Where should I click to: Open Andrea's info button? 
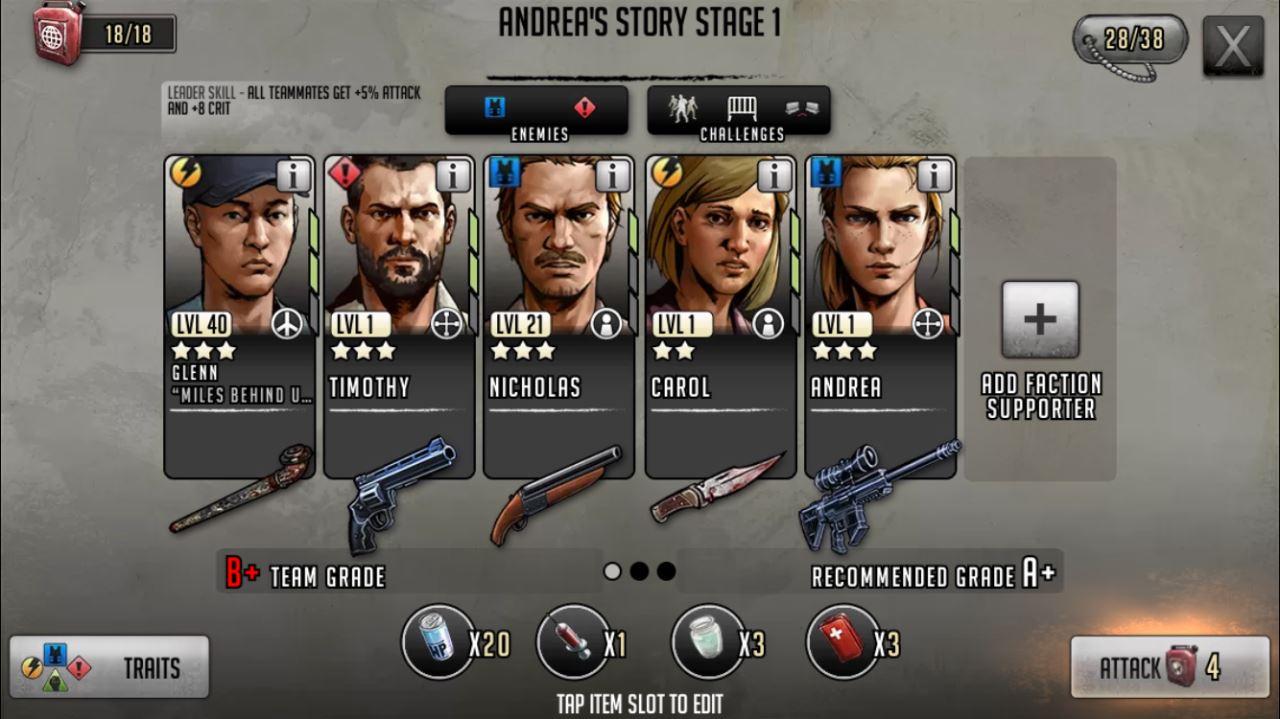coord(934,176)
